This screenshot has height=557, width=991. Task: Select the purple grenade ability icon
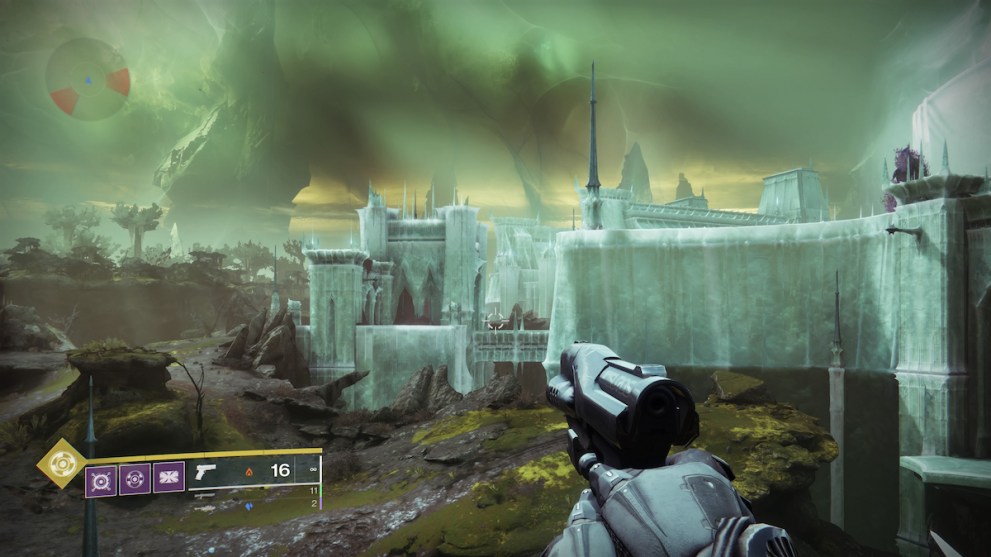[101, 479]
